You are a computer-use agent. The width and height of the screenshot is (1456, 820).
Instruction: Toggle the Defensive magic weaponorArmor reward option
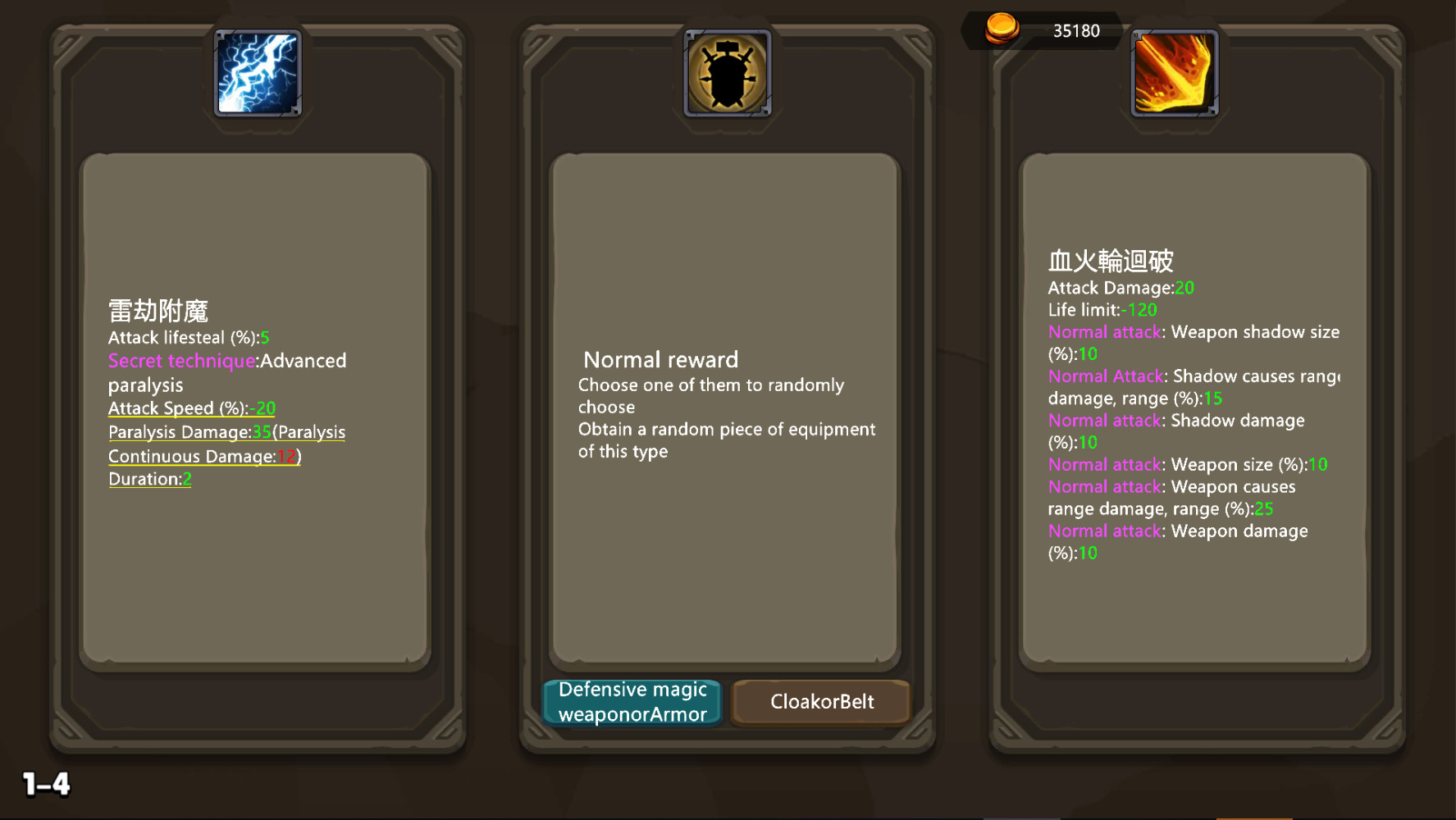click(632, 702)
